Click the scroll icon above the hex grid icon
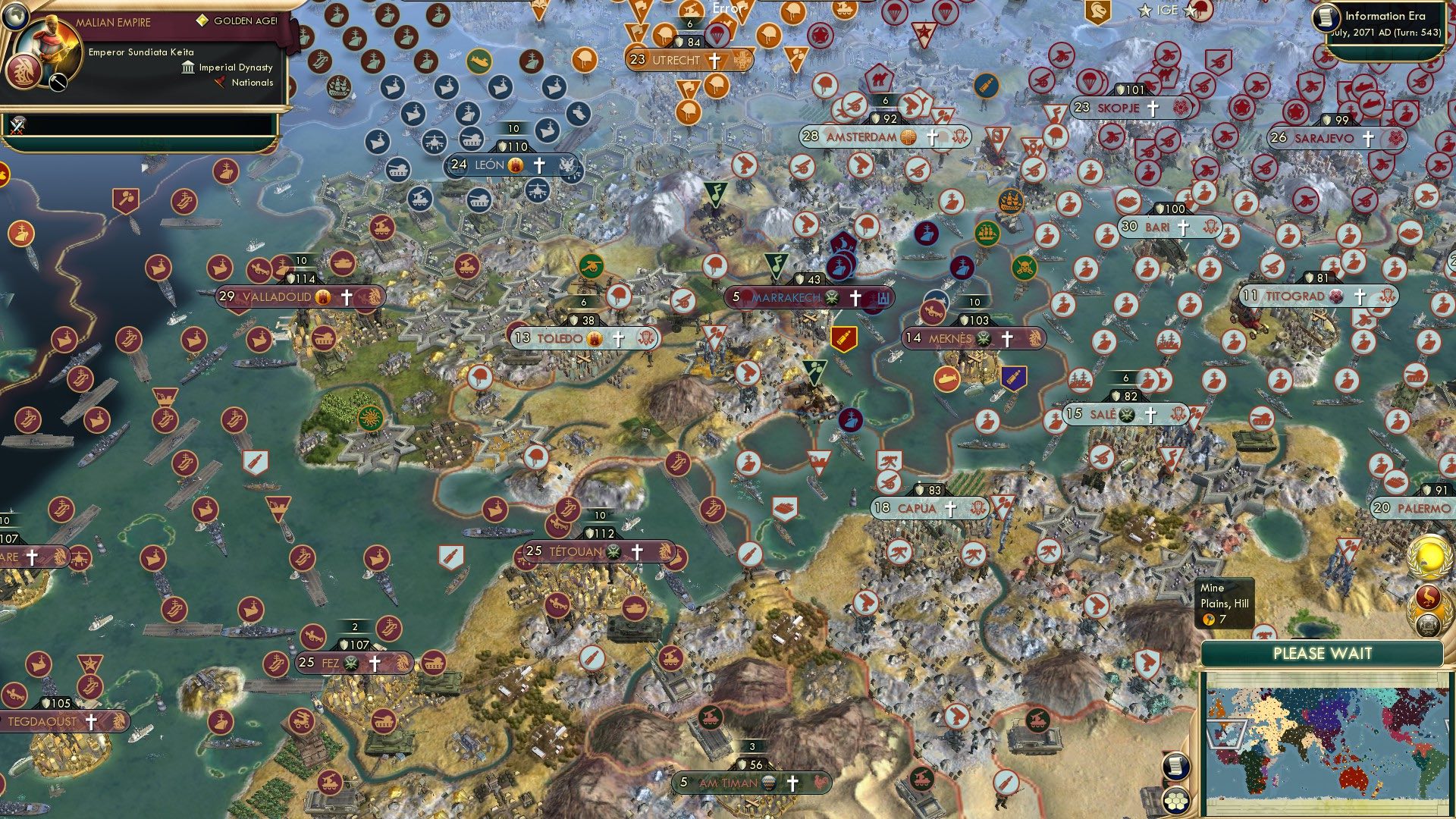 pyautogui.click(x=1176, y=766)
